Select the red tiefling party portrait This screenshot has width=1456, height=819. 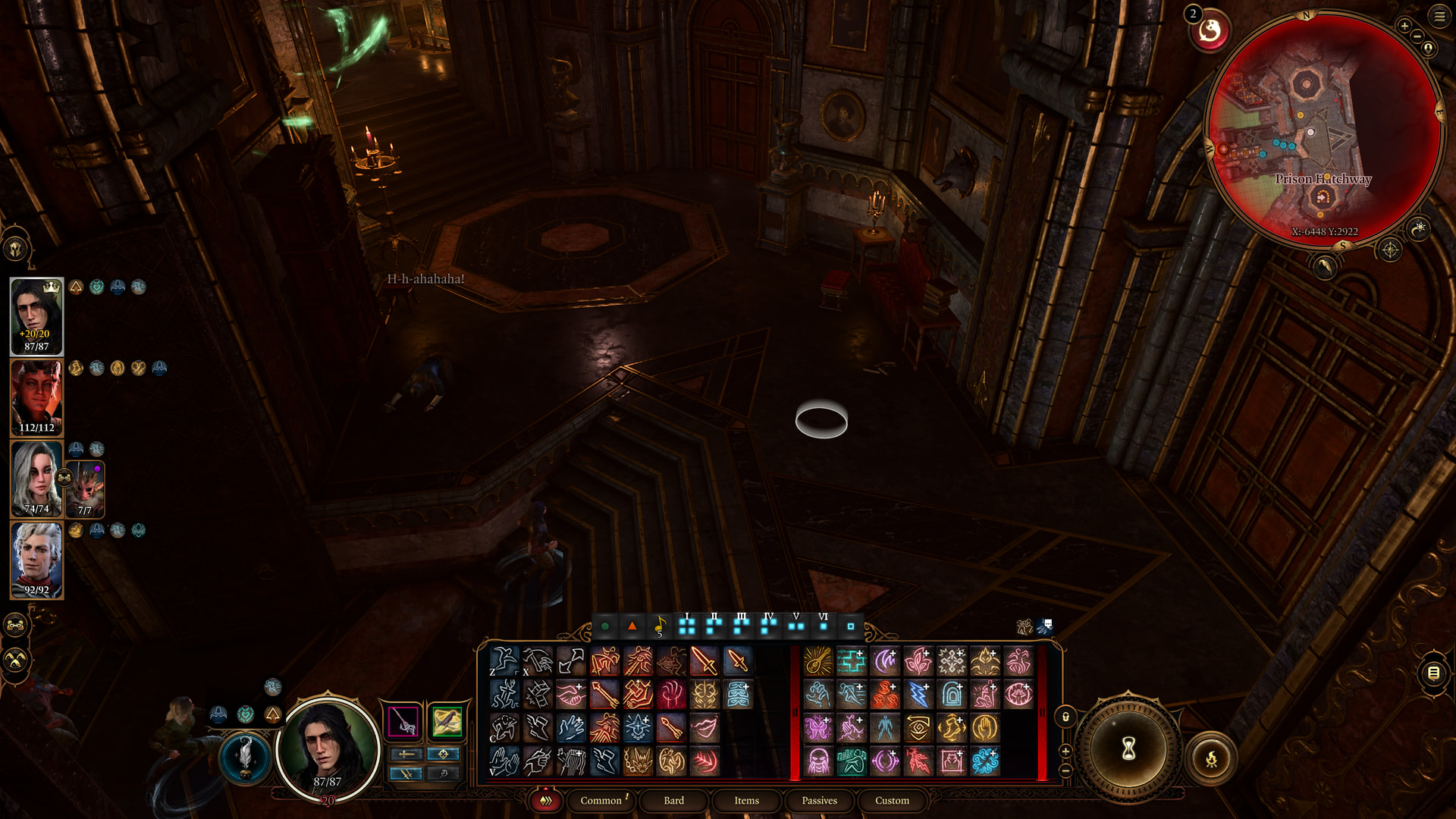tap(36, 397)
